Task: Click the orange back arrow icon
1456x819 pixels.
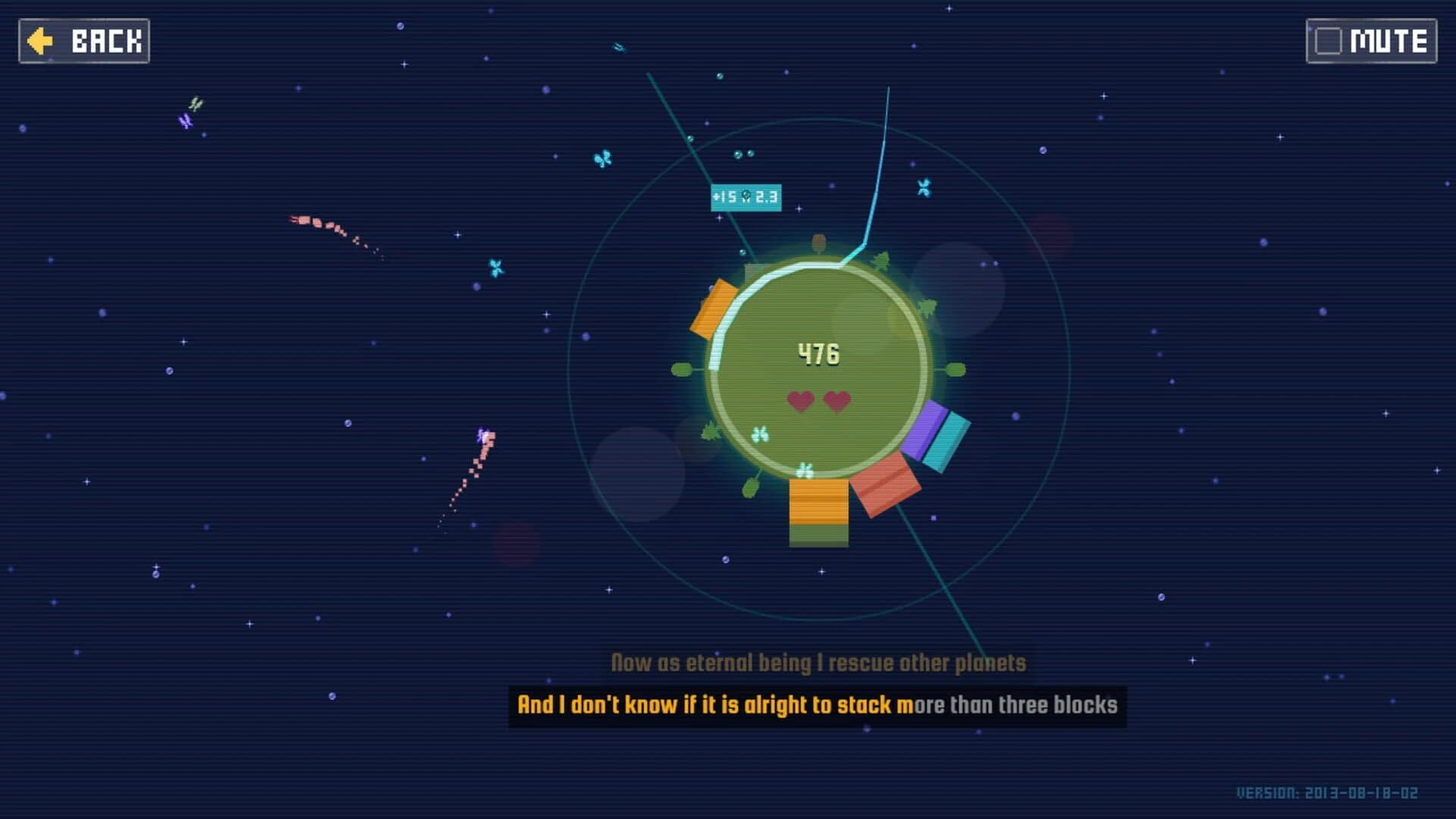Action: pyautogui.click(x=42, y=41)
